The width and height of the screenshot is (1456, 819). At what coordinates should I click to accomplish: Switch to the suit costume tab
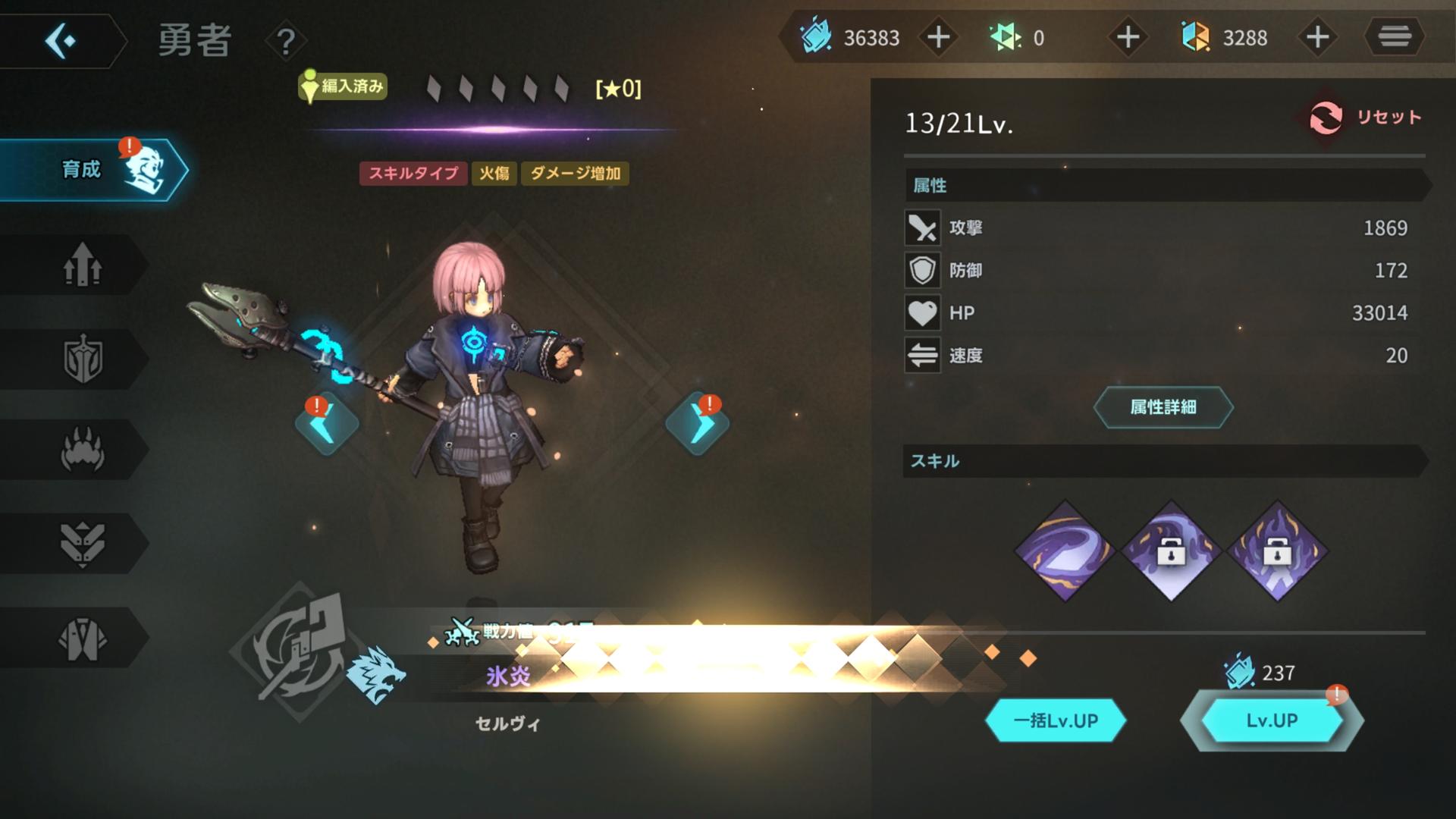(82, 638)
